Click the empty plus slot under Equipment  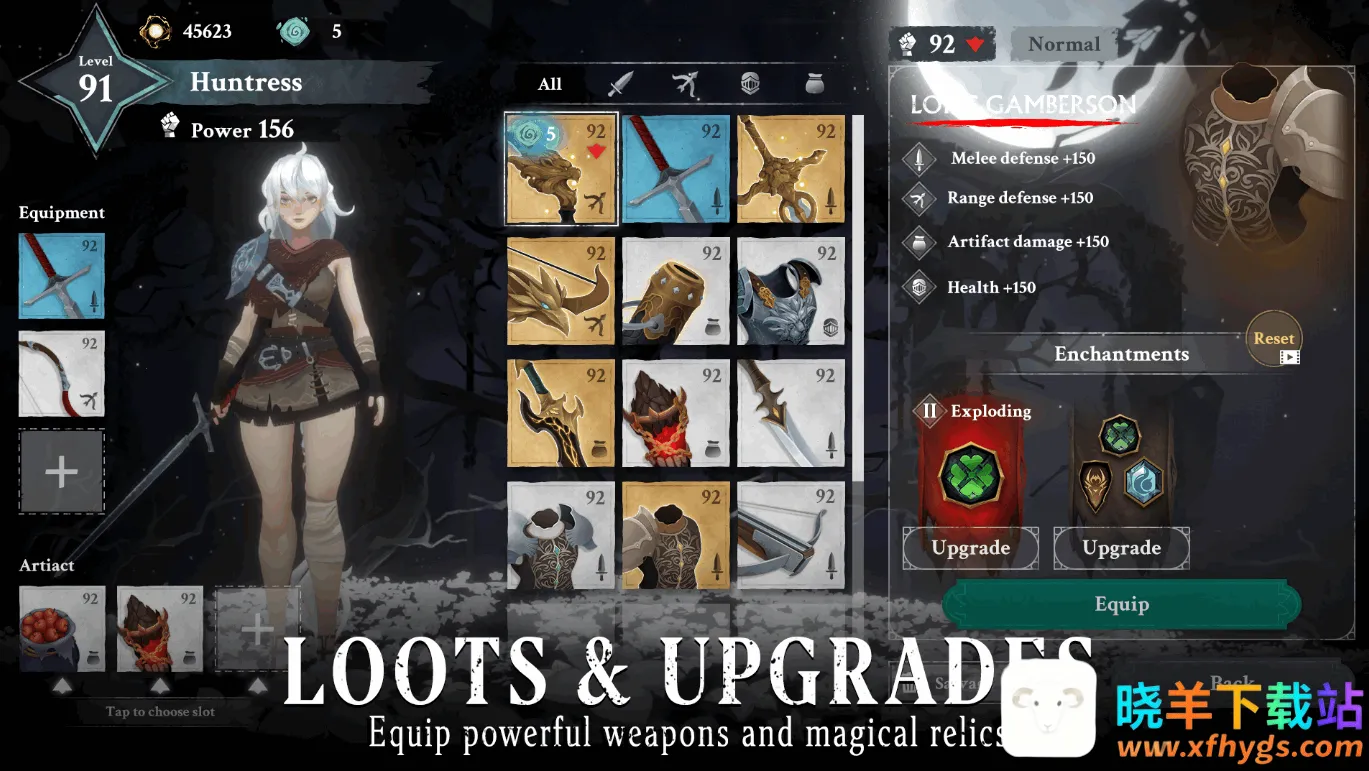point(61,472)
